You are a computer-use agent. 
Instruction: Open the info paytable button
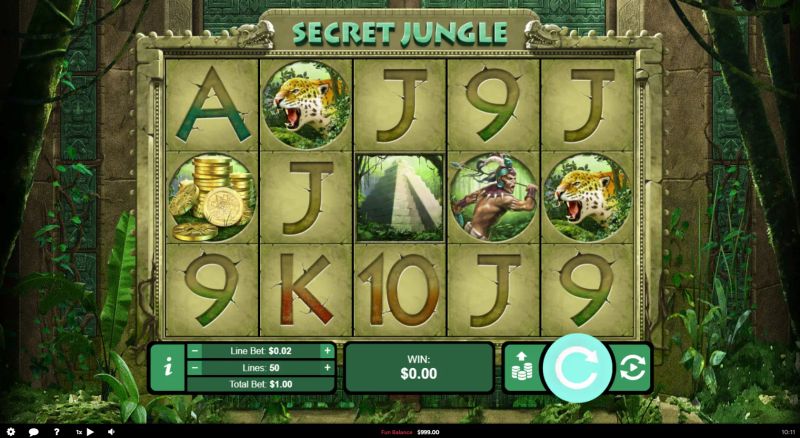pos(168,367)
